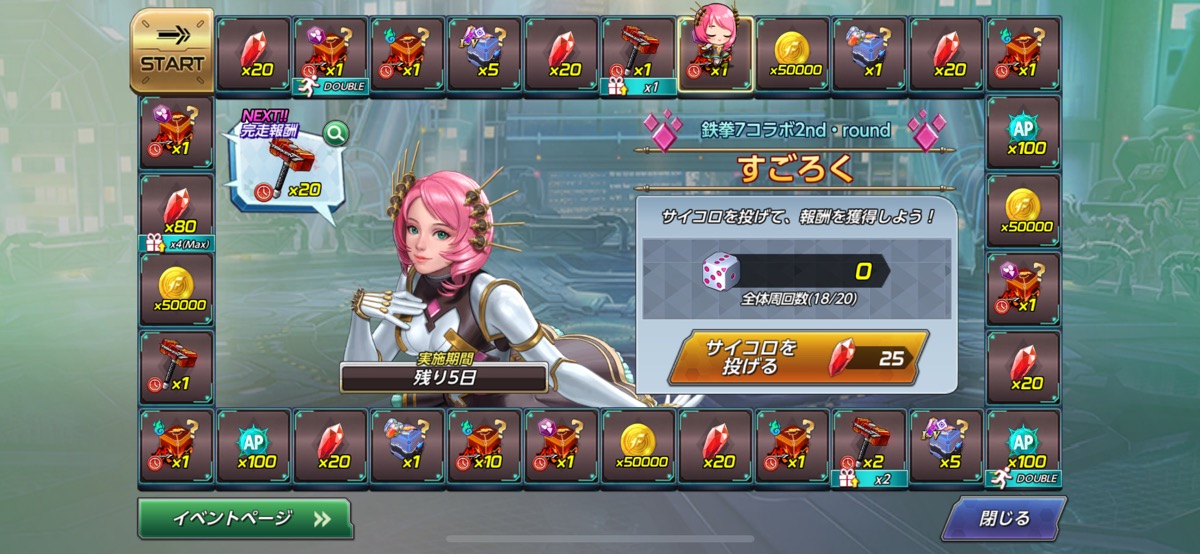Roll the dice with サイコロを投げる
The height and width of the screenshot is (554, 1200).
pyautogui.click(x=797, y=358)
